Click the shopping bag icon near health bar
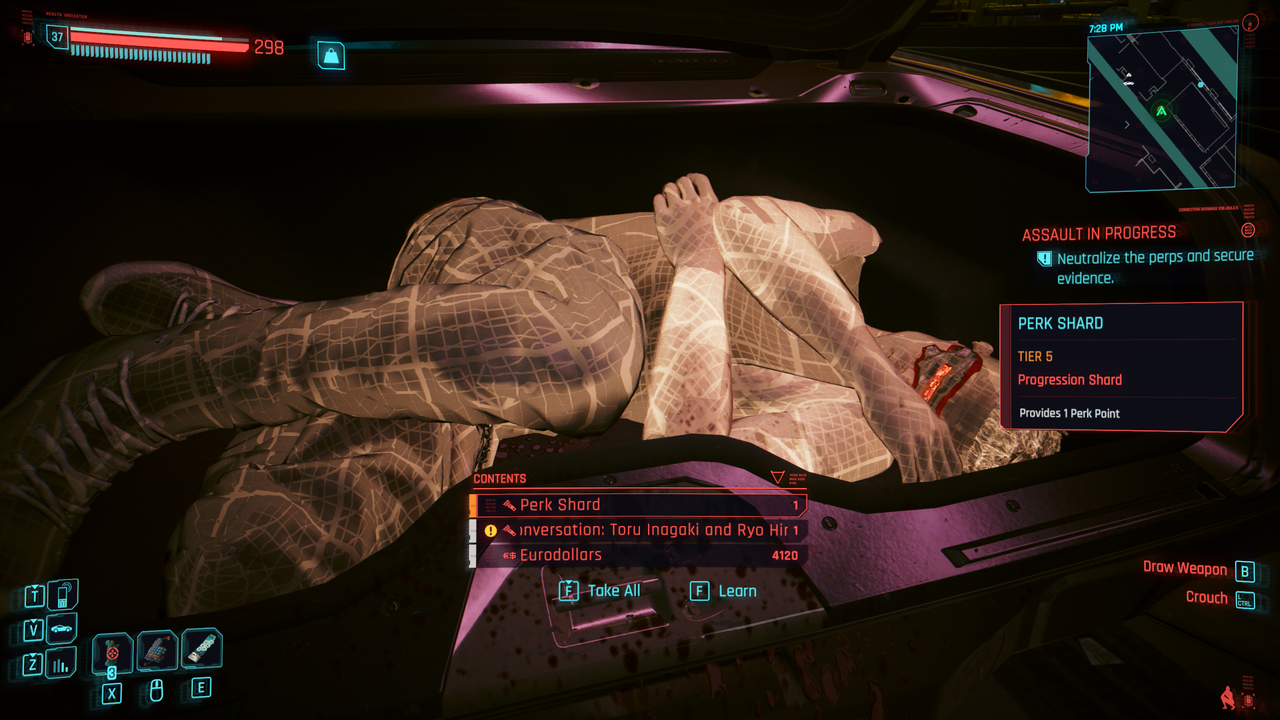Screen dimensions: 1280x720 click(x=331, y=55)
